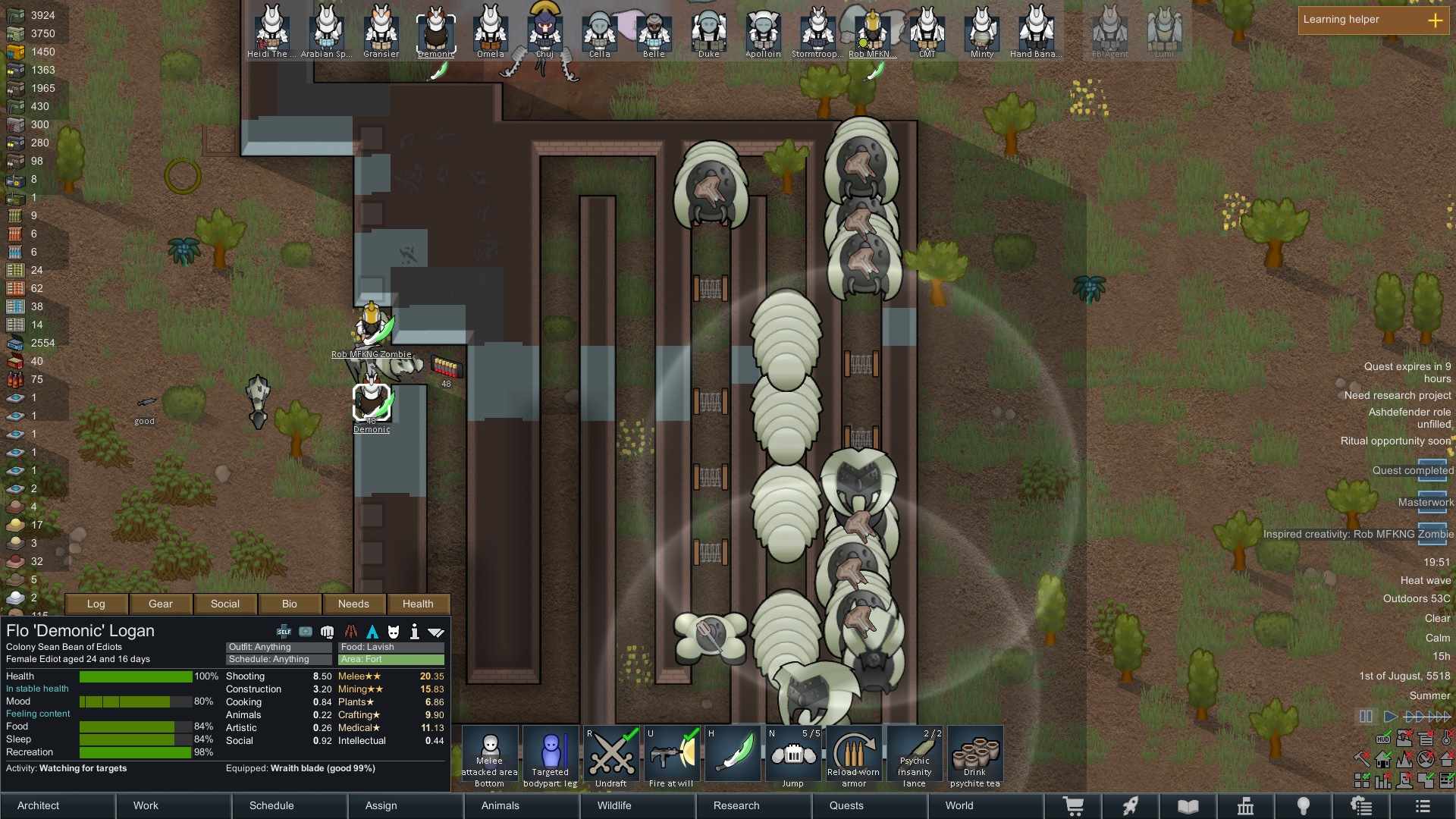Activate the Jump ability

tap(793, 756)
